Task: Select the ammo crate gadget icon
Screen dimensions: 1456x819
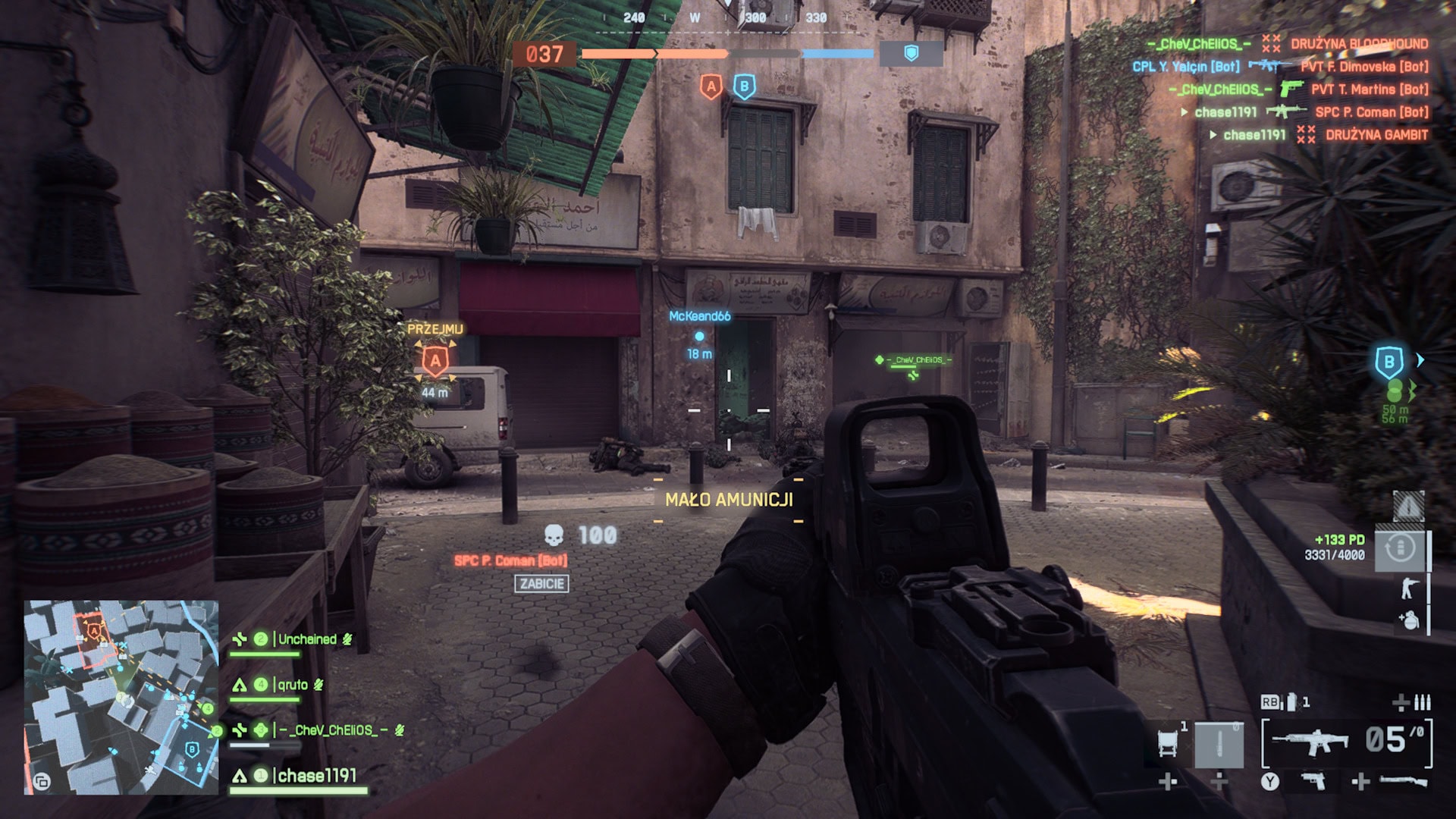Action: [1167, 742]
